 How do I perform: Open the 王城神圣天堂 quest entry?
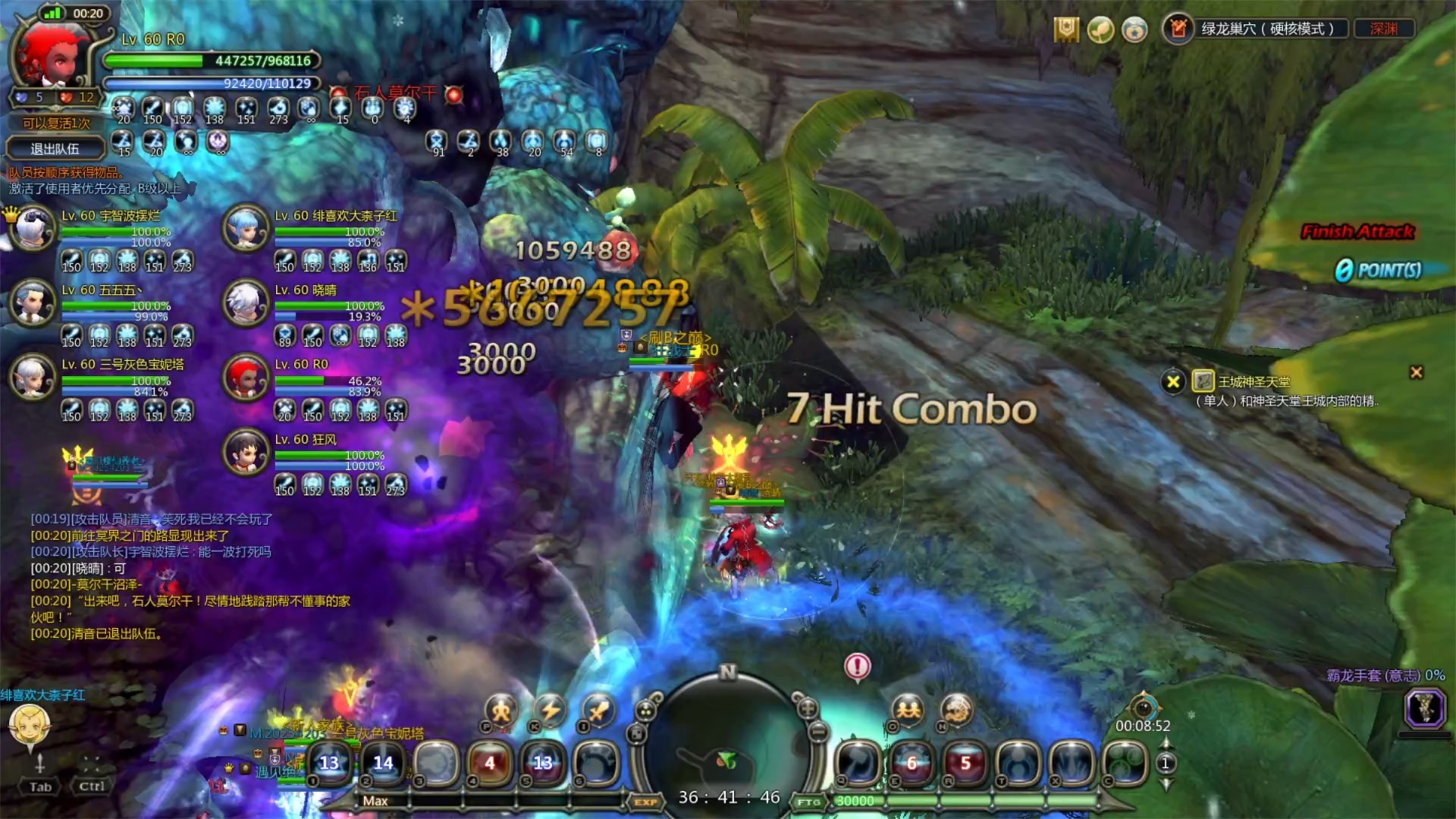1254,382
